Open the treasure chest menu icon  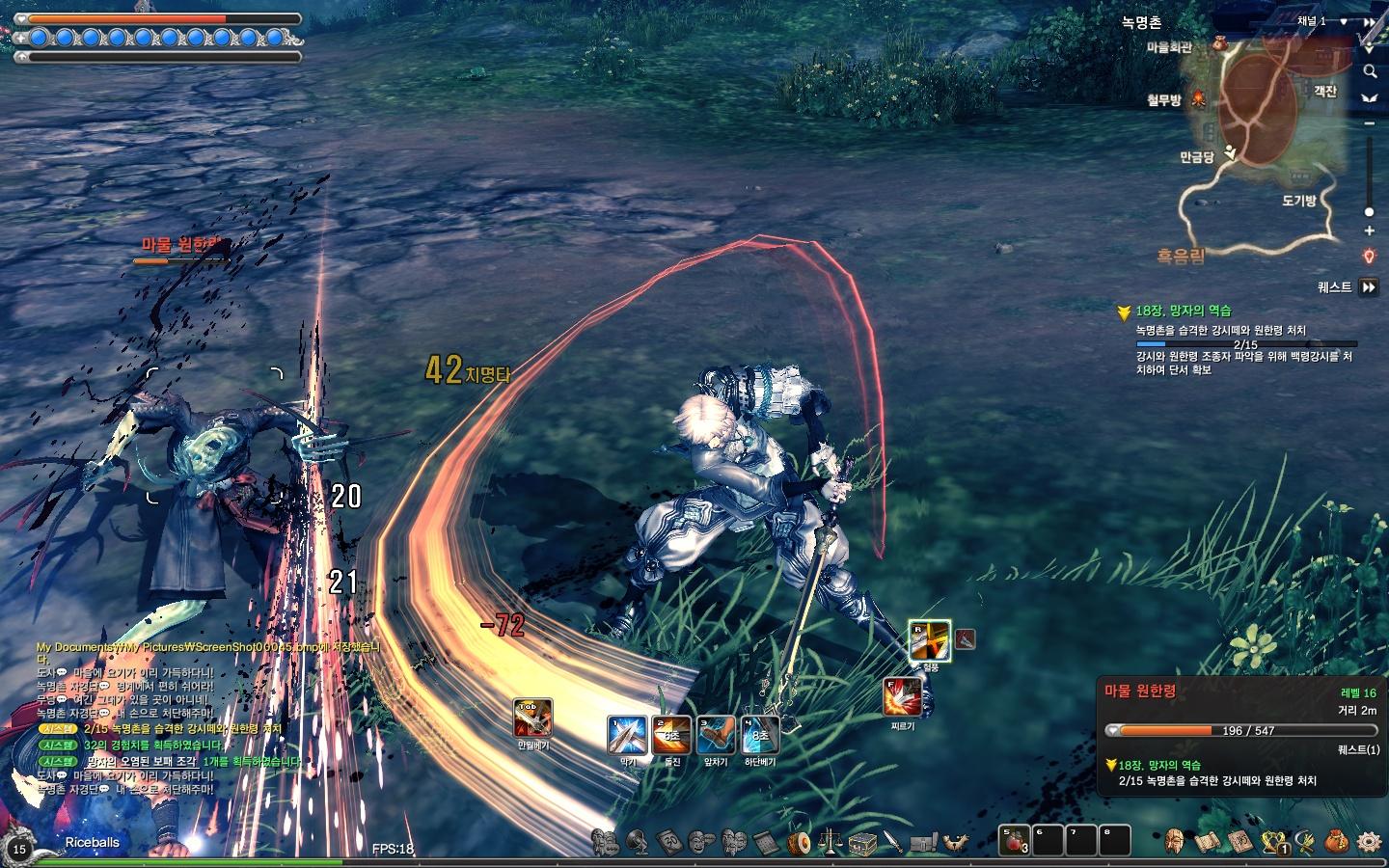(x=861, y=843)
